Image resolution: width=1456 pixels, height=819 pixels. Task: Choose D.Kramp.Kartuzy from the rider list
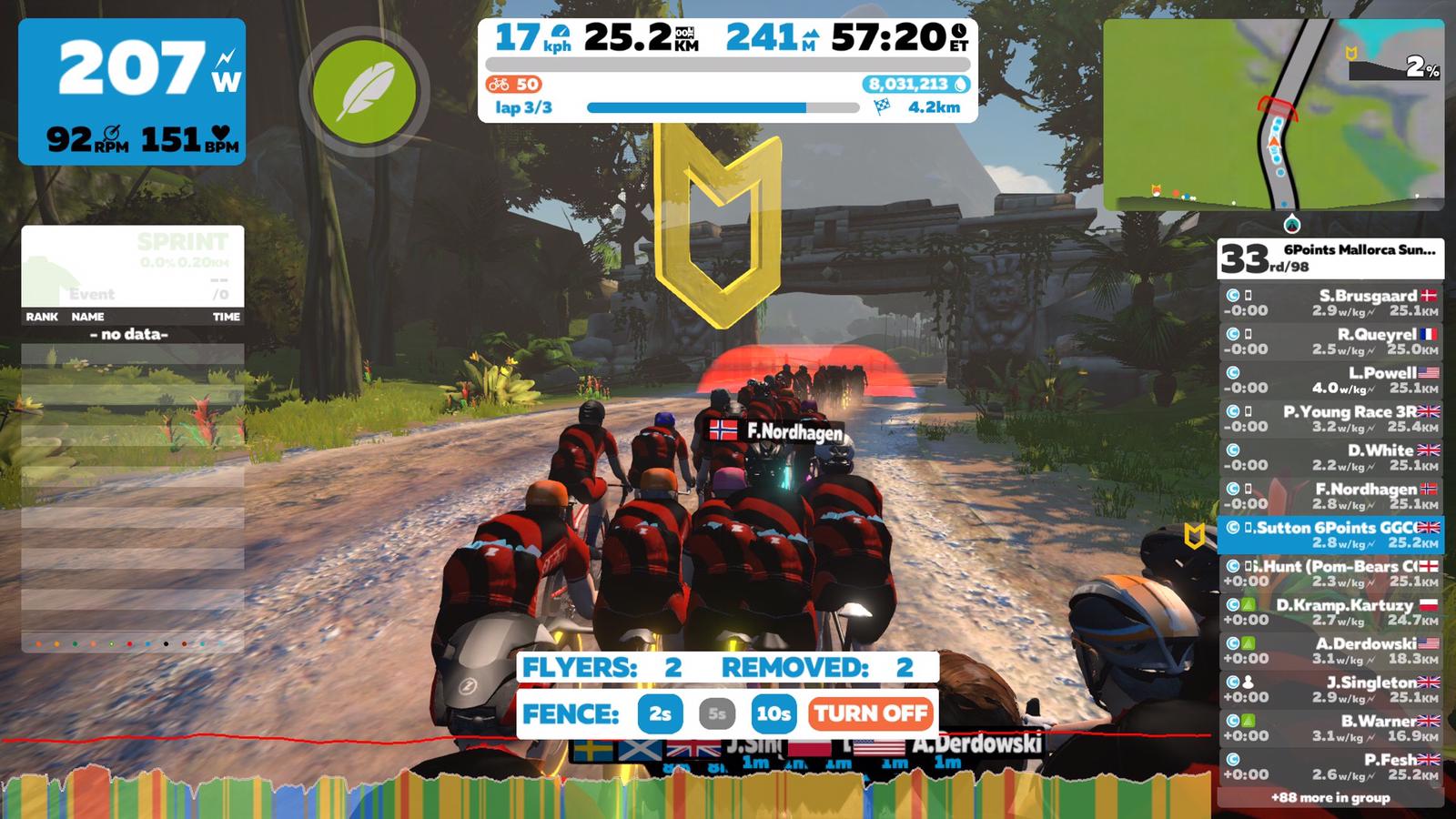1330,612
